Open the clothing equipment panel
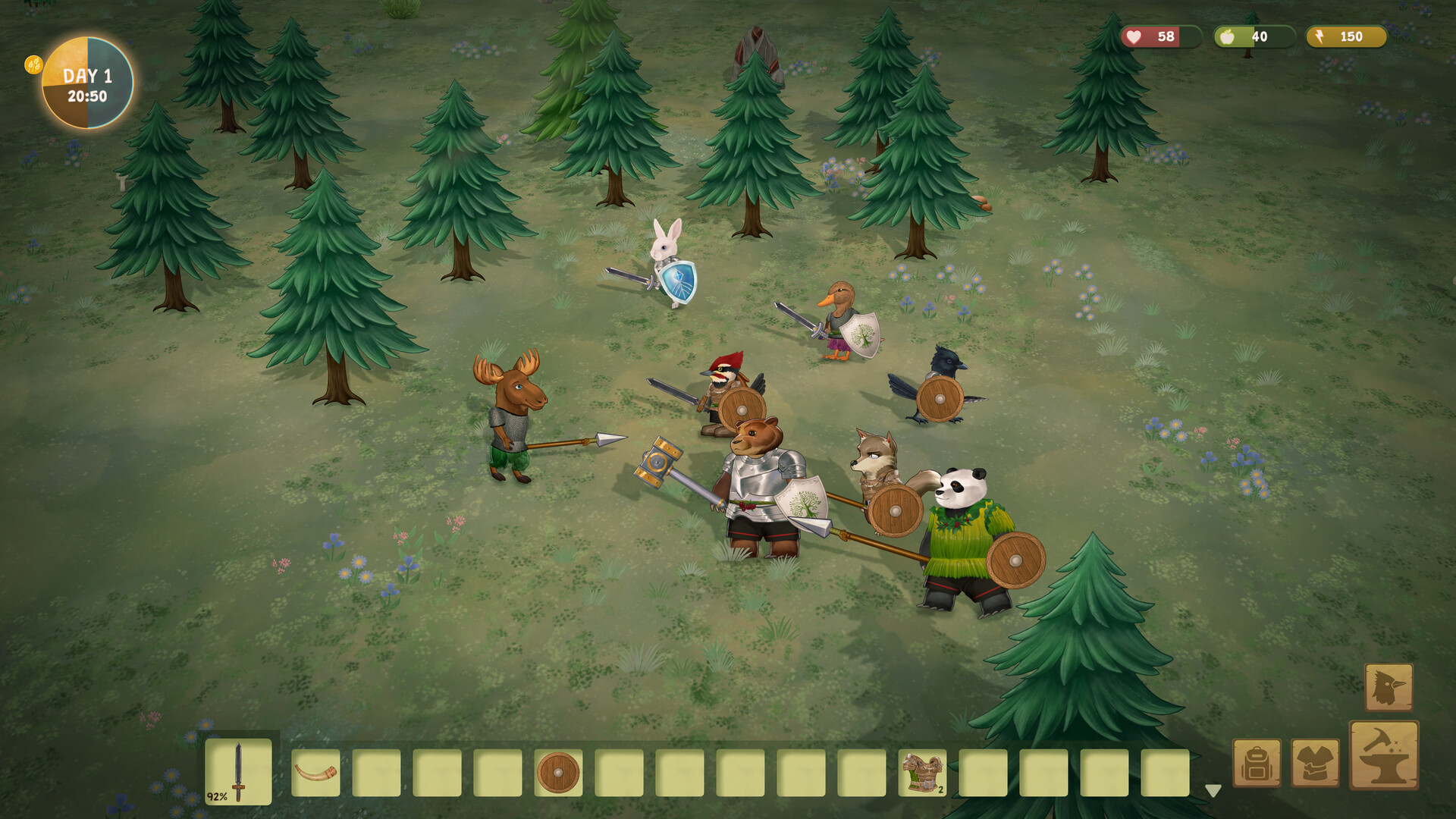1456x819 pixels. [x=1315, y=764]
